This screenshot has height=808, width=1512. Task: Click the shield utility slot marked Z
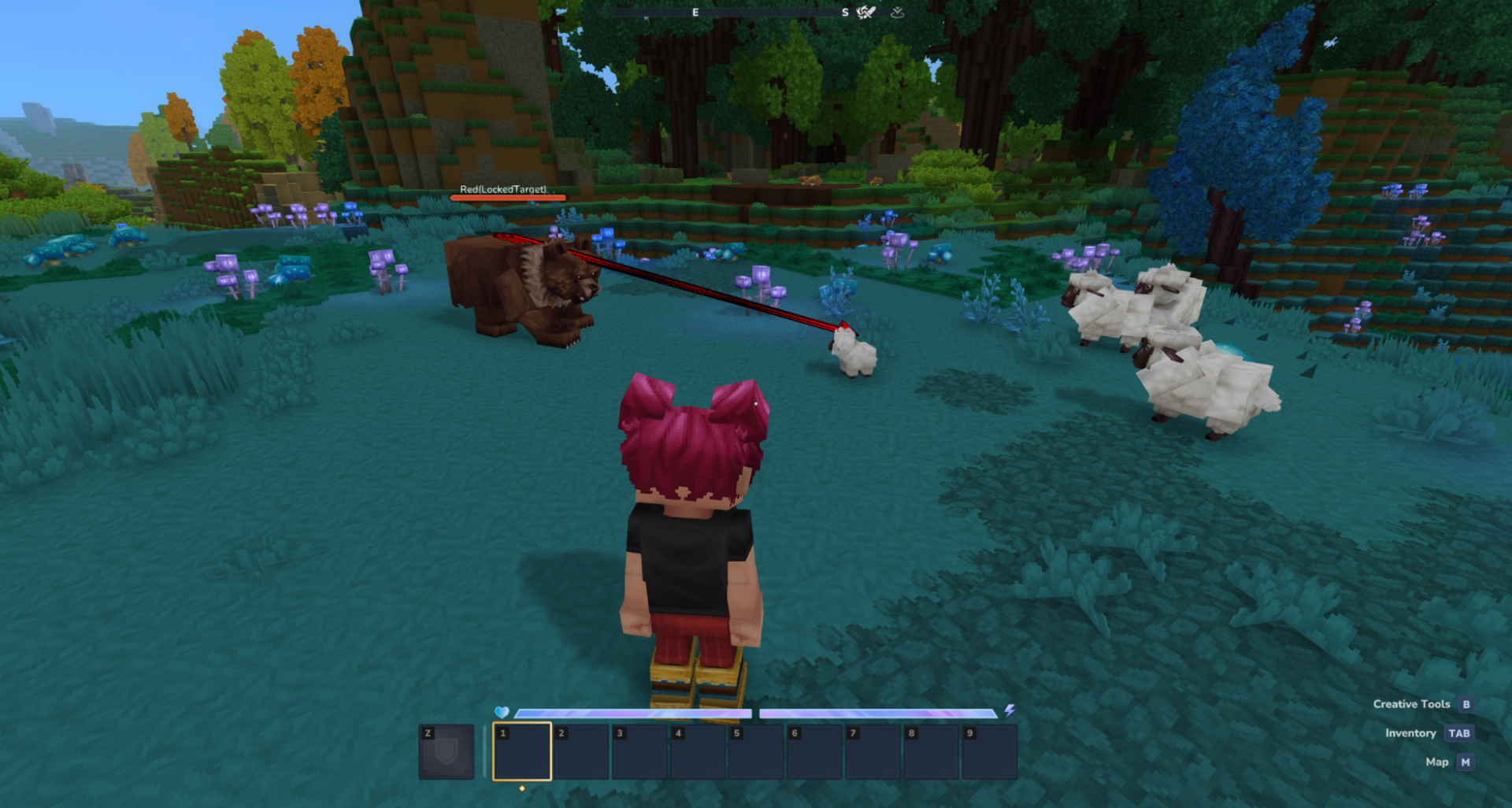pyautogui.click(x=447, y=751)
